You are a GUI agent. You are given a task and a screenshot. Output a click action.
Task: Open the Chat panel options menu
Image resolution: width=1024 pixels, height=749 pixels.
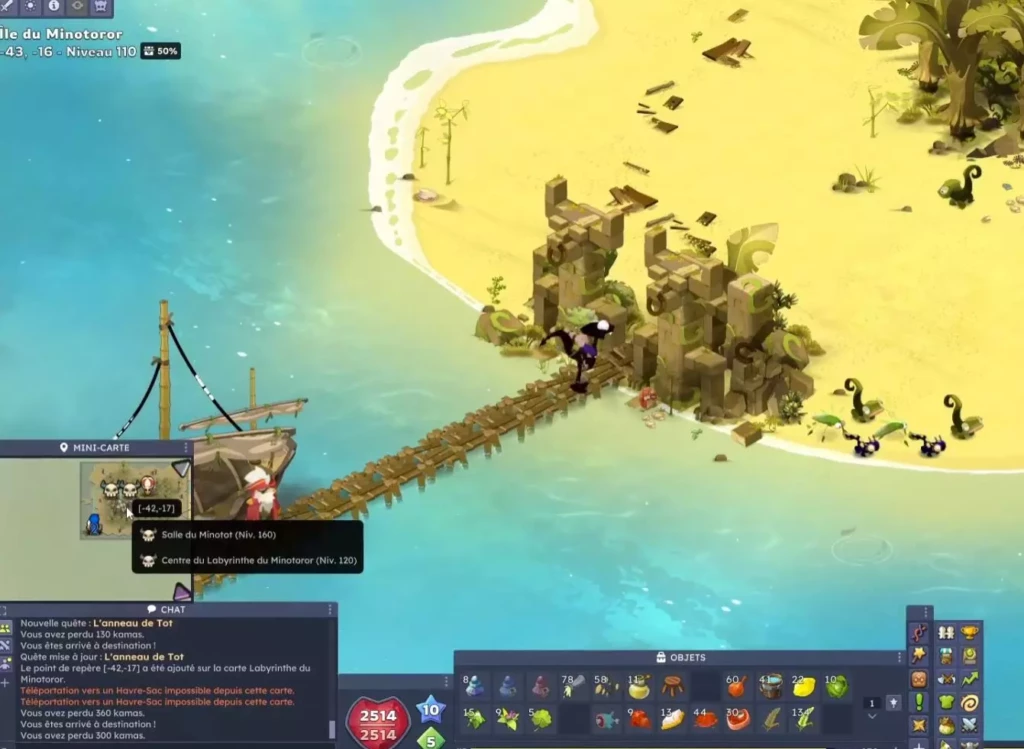(x=330, y=609)
